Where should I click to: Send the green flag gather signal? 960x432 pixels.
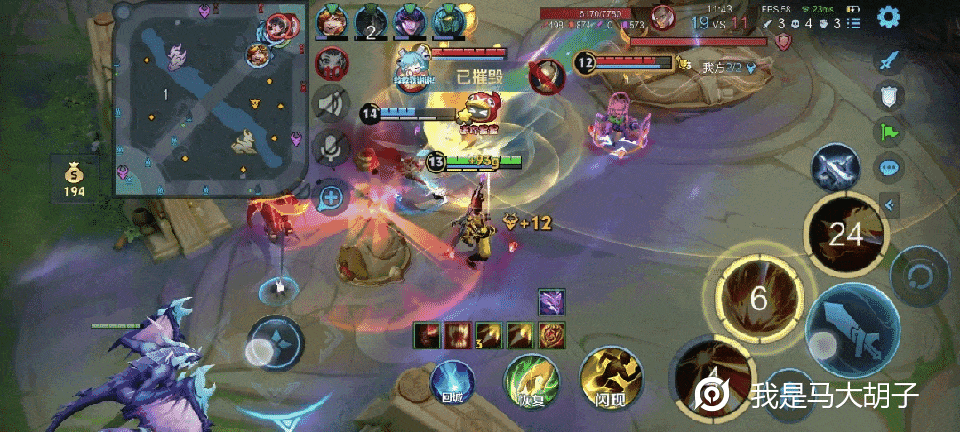888,131
